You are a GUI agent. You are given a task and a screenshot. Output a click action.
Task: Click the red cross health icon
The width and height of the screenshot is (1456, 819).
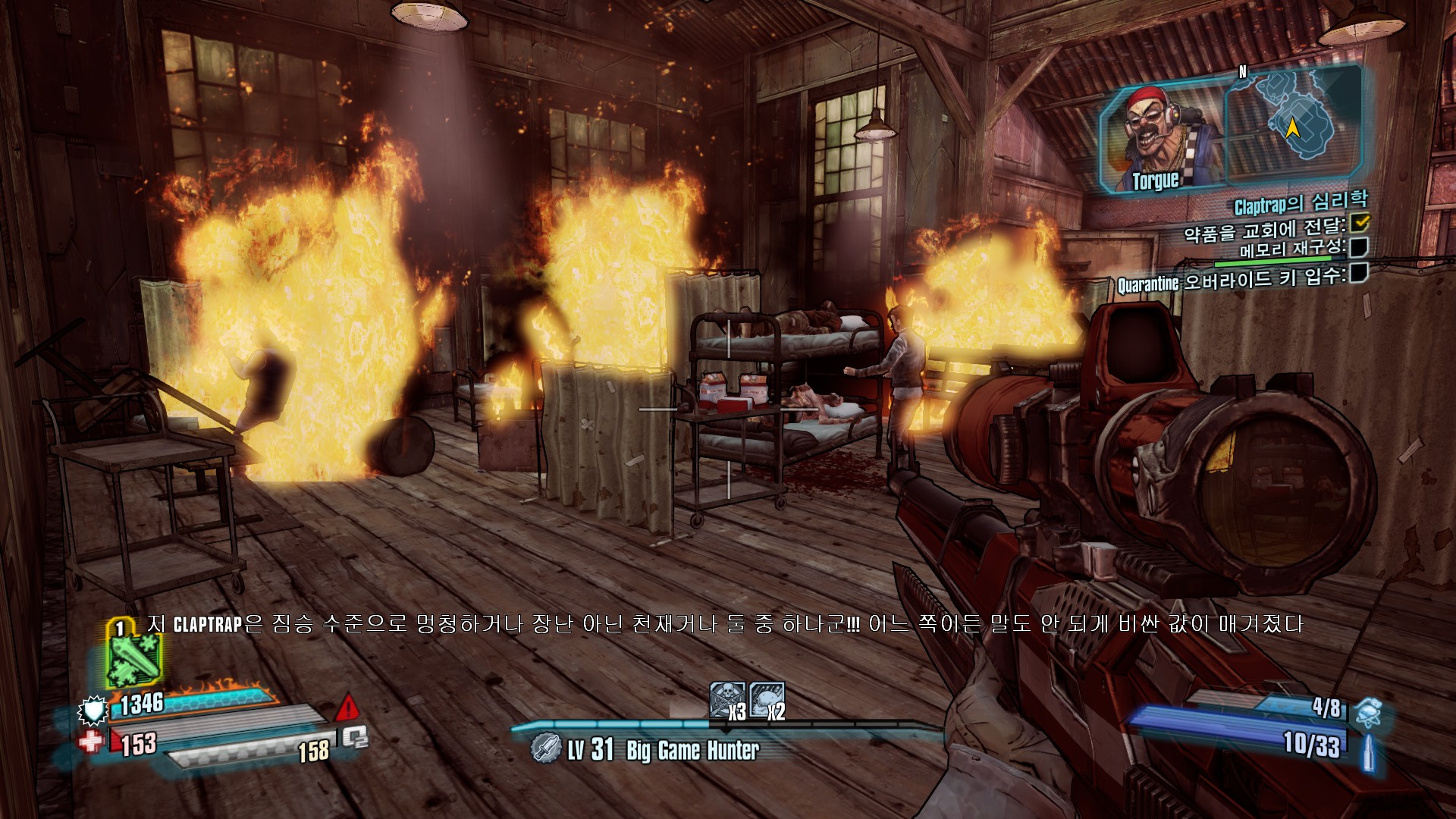[91, 741]
